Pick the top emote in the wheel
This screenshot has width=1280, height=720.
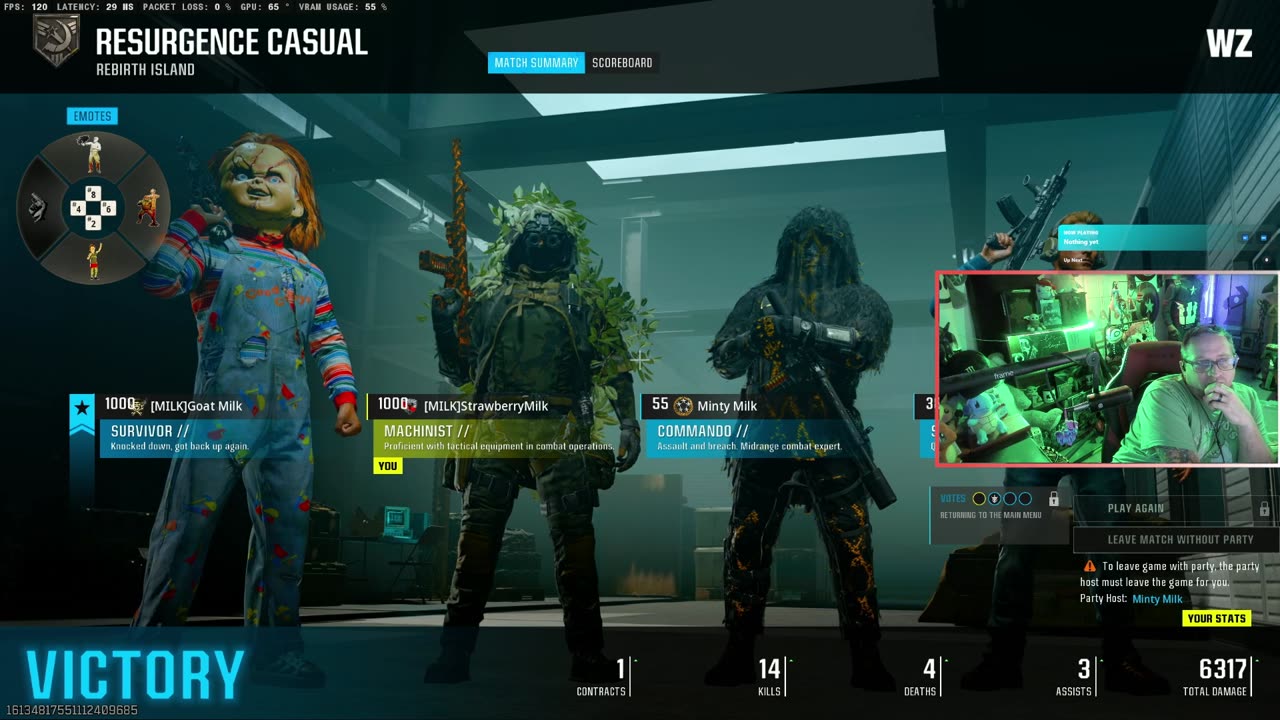click(93, 155)
